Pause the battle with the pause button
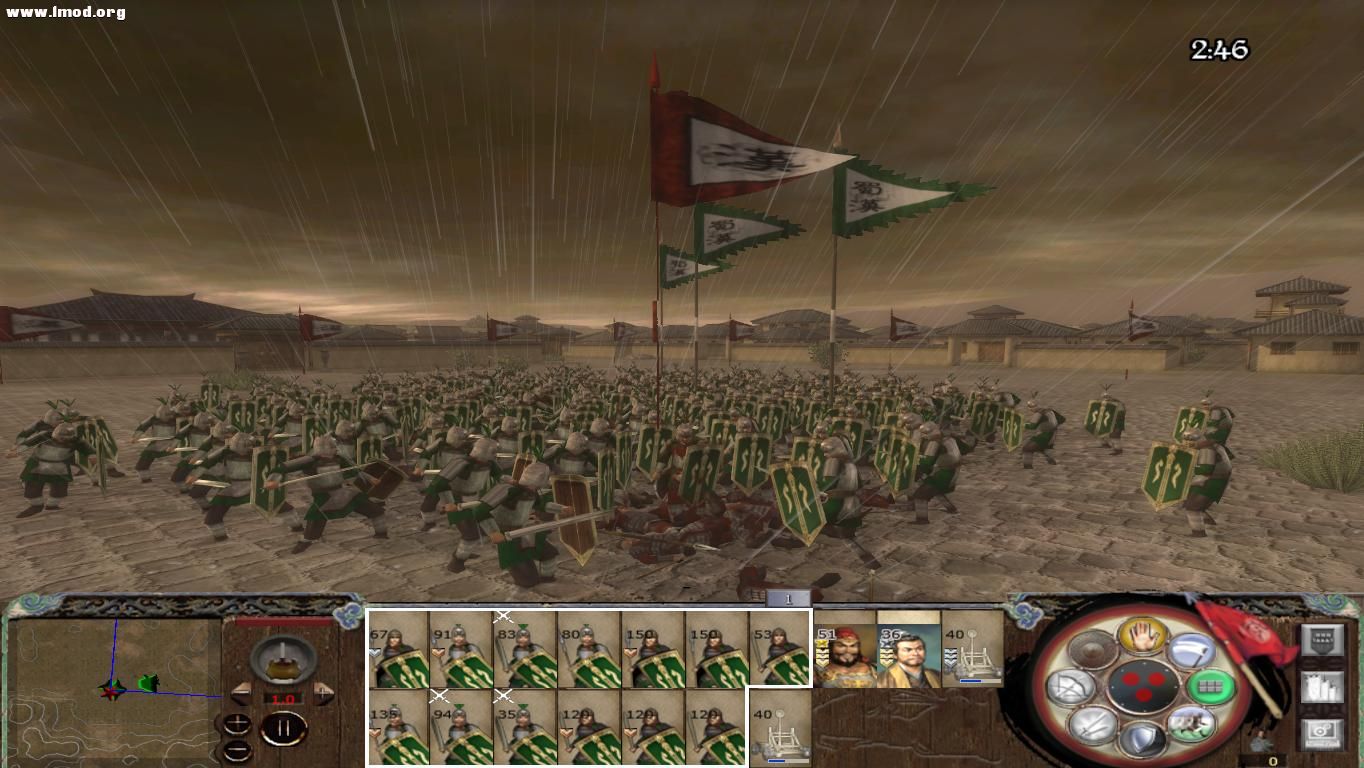Viewport: 1364px width, 768px height. click(x=284, y=727)
